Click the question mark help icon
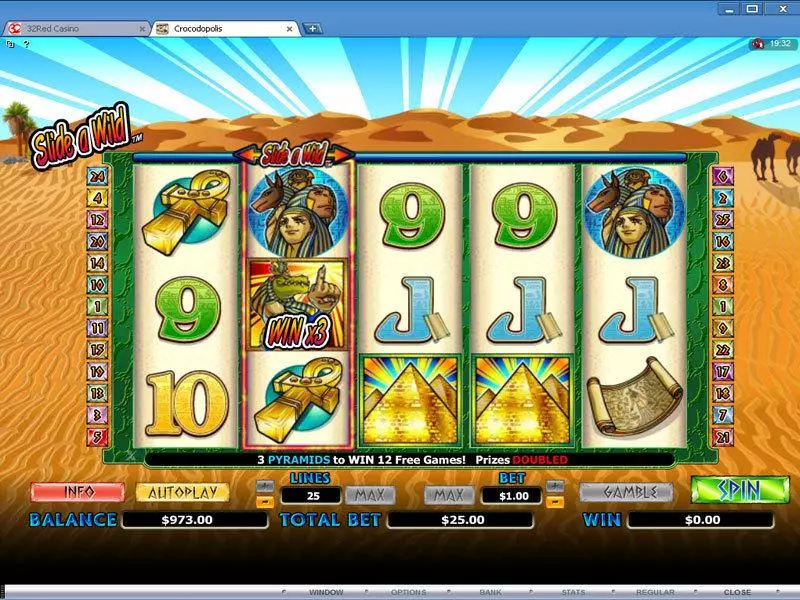 click(x=26, y=44)
